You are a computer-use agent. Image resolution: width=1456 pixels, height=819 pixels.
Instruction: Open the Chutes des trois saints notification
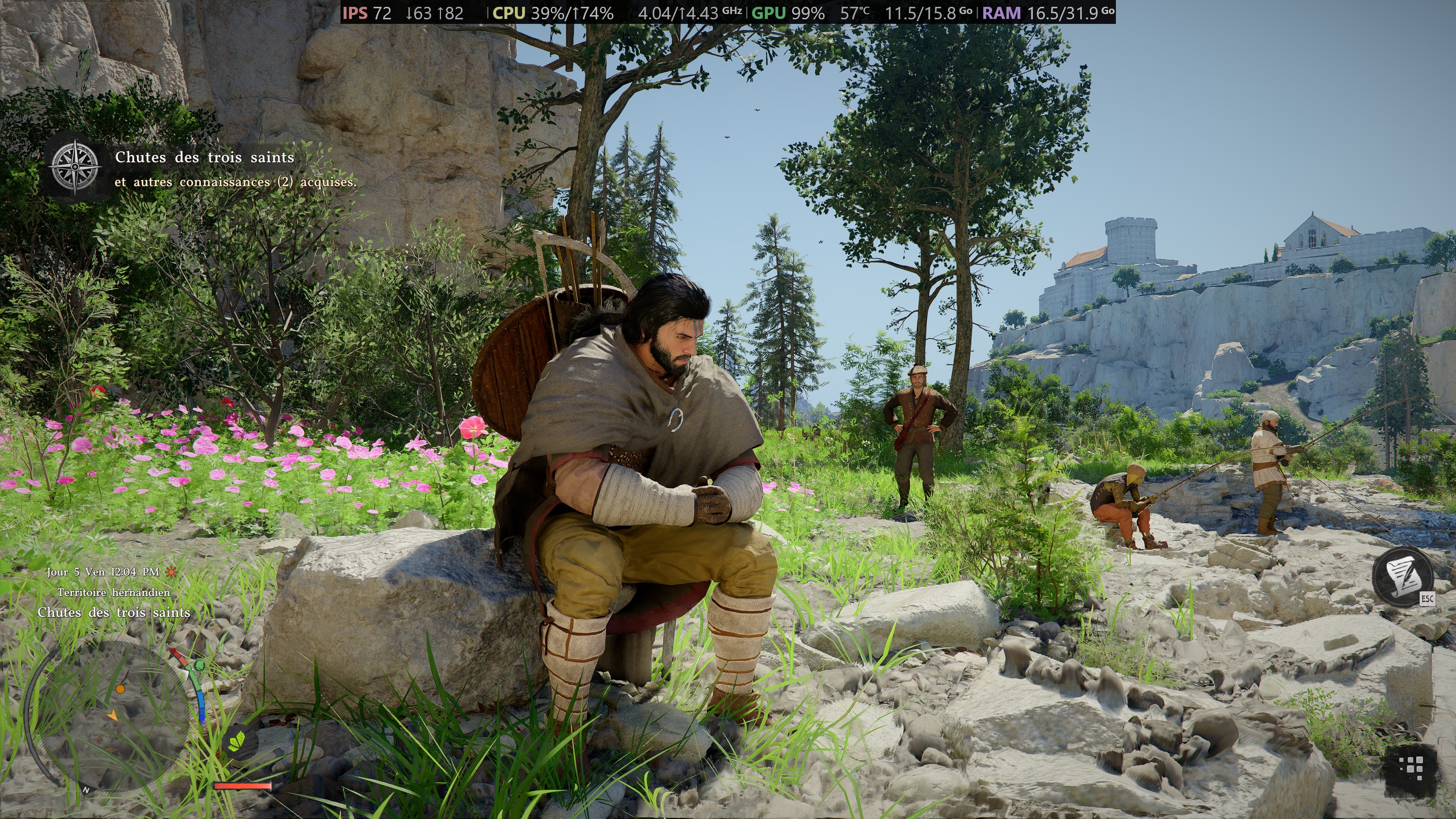[205, 157]
